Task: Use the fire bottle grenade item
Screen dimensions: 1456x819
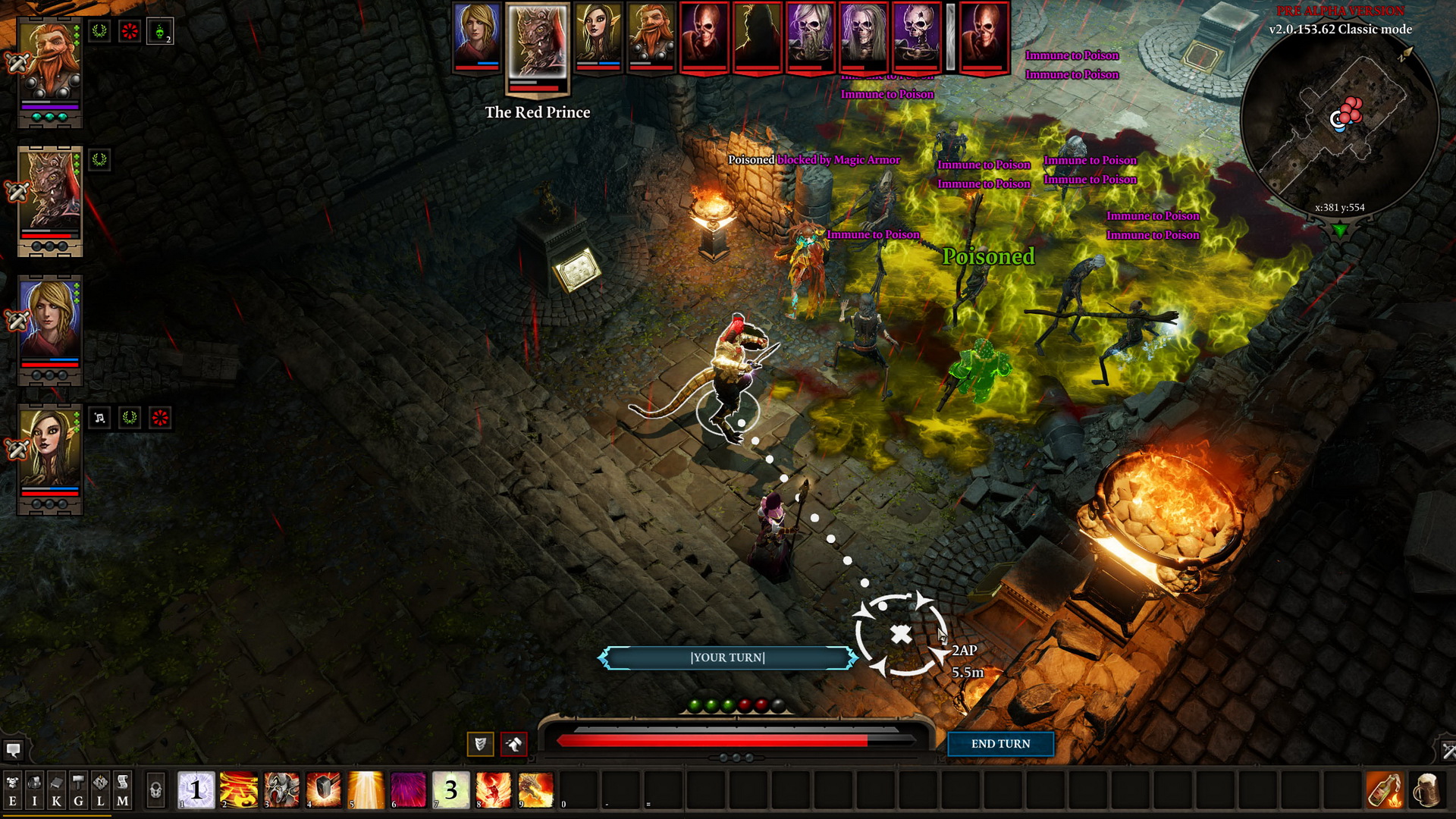Action: (1384, 790)
